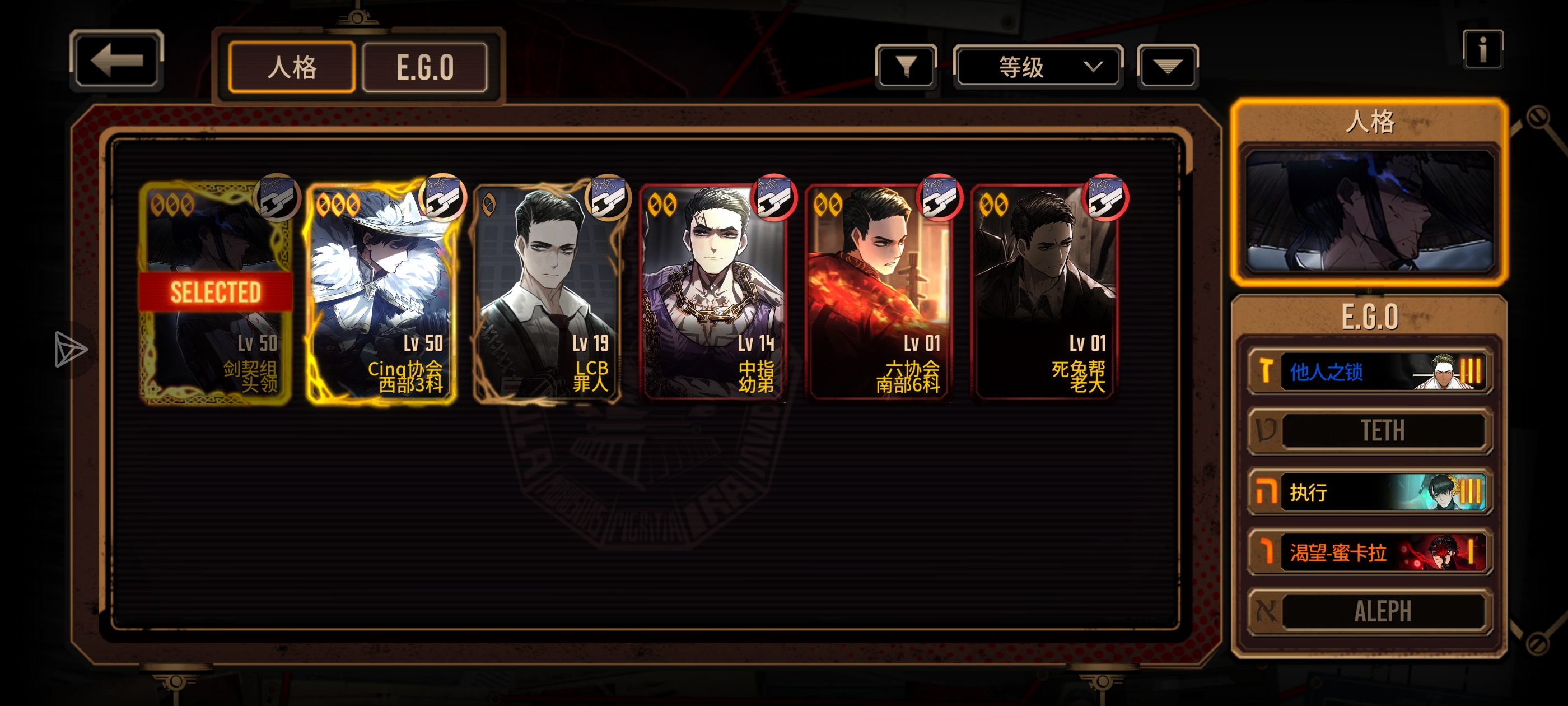
Task: Open the equipped 人格 portrait panel
Action: click(1369, 210)
